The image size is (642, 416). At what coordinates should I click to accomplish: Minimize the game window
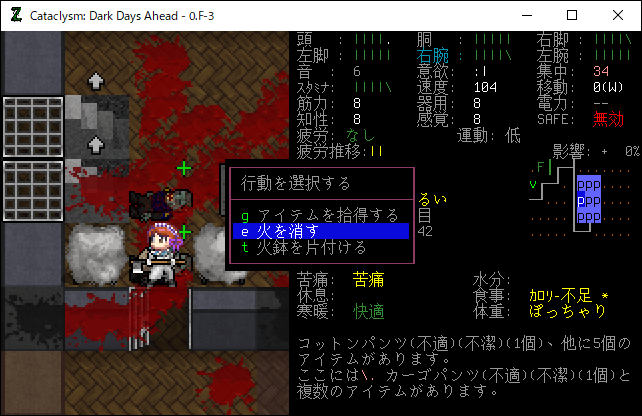point(525,15)
